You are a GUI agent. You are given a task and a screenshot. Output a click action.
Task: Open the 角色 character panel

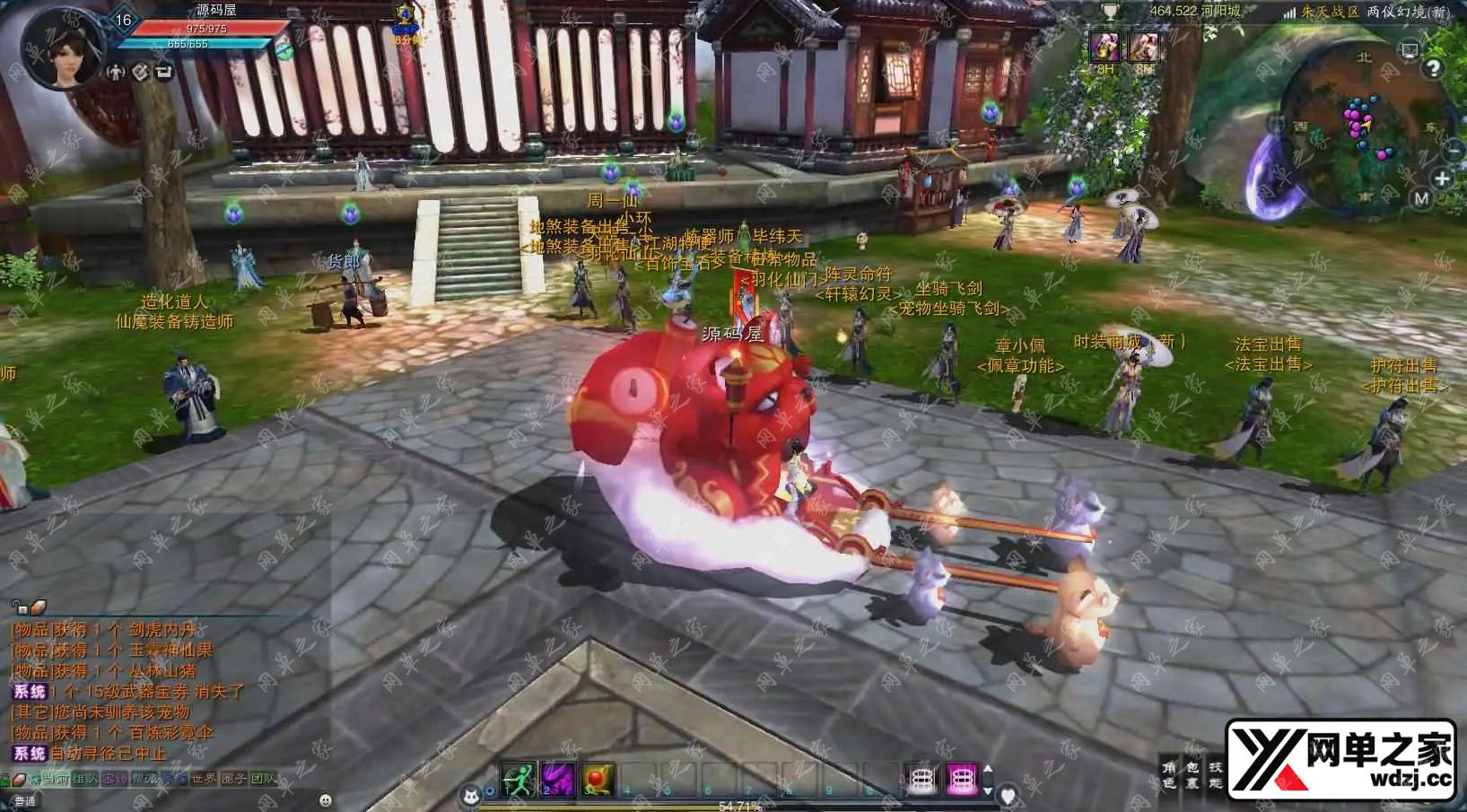(x=1169, y=775)
